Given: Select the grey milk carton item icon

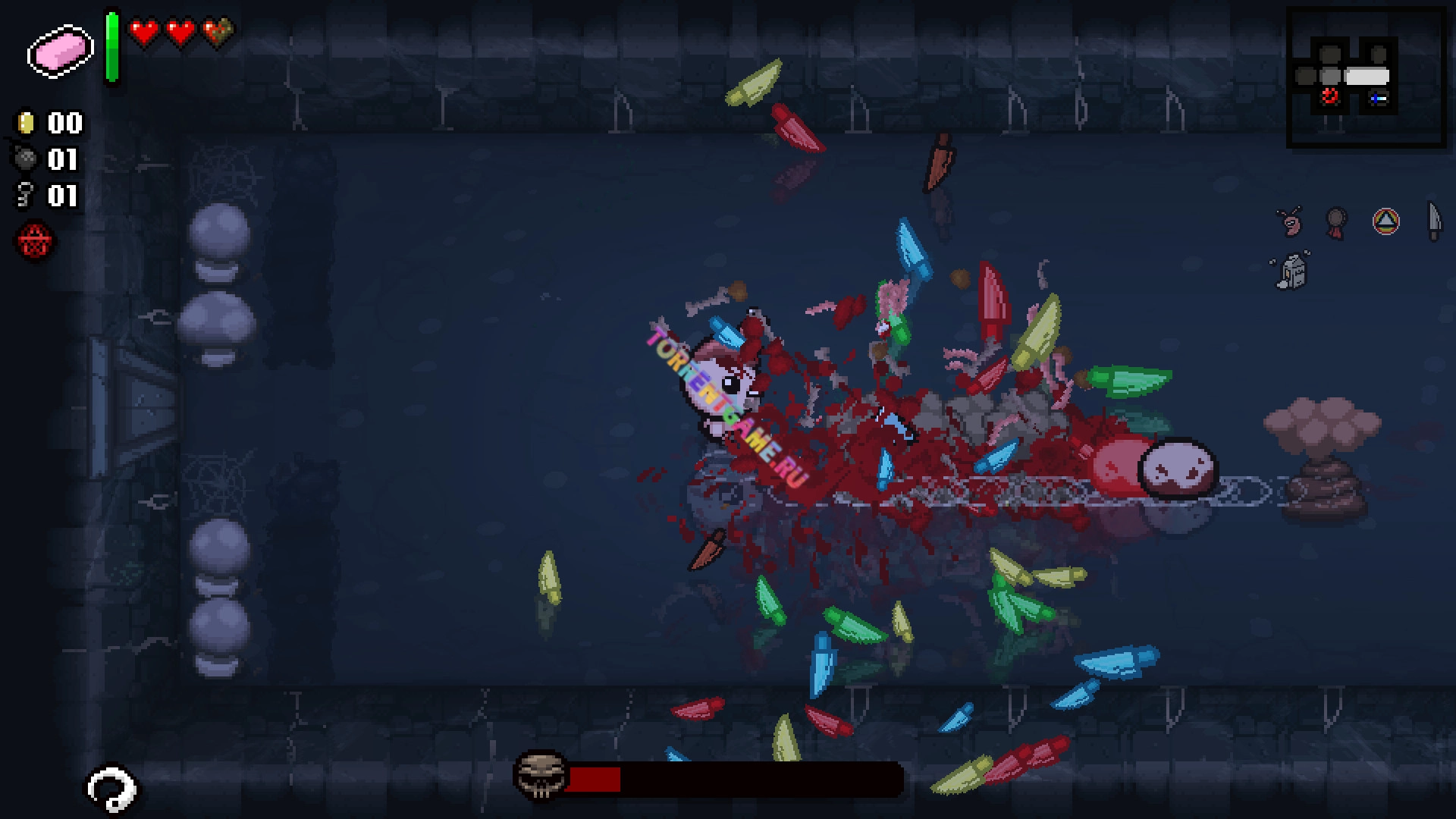Looking at the screenshot, I should (1292, 271).
